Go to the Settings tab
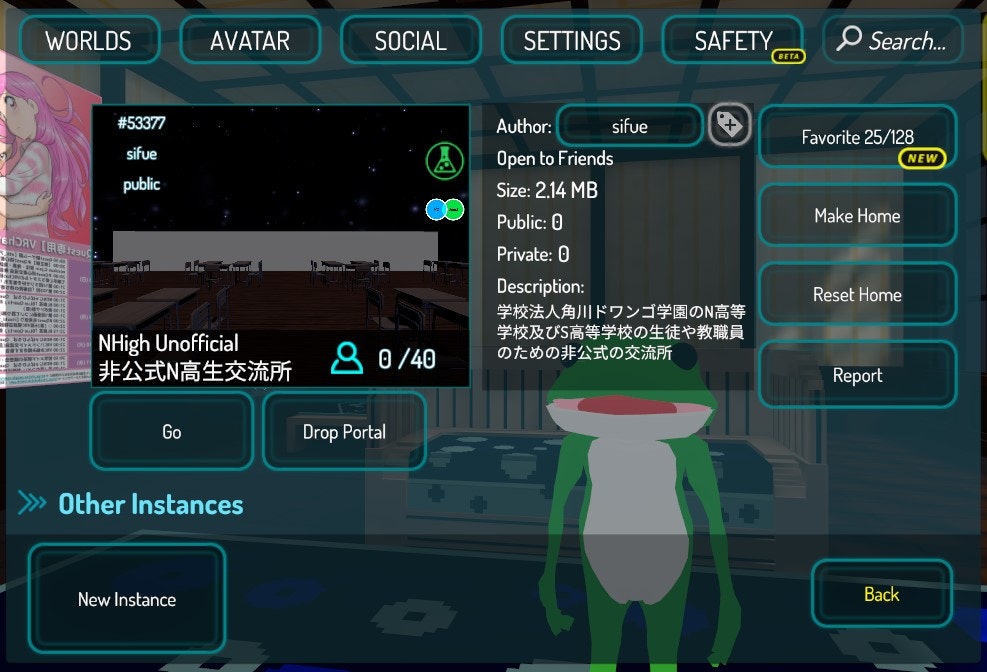 (572, 41)
